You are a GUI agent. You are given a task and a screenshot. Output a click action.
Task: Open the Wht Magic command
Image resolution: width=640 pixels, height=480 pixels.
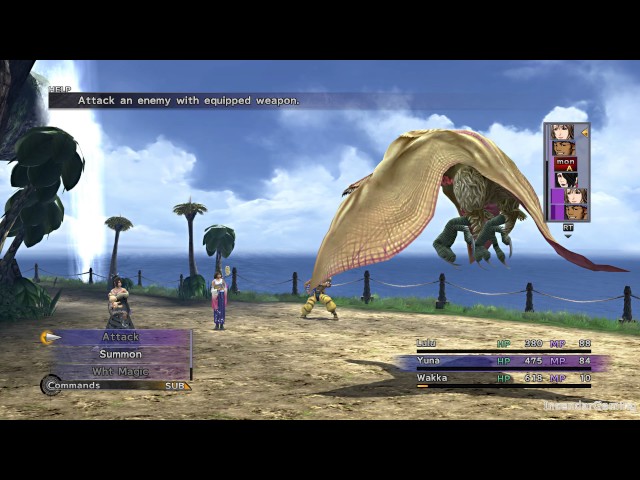coord(120,370)
